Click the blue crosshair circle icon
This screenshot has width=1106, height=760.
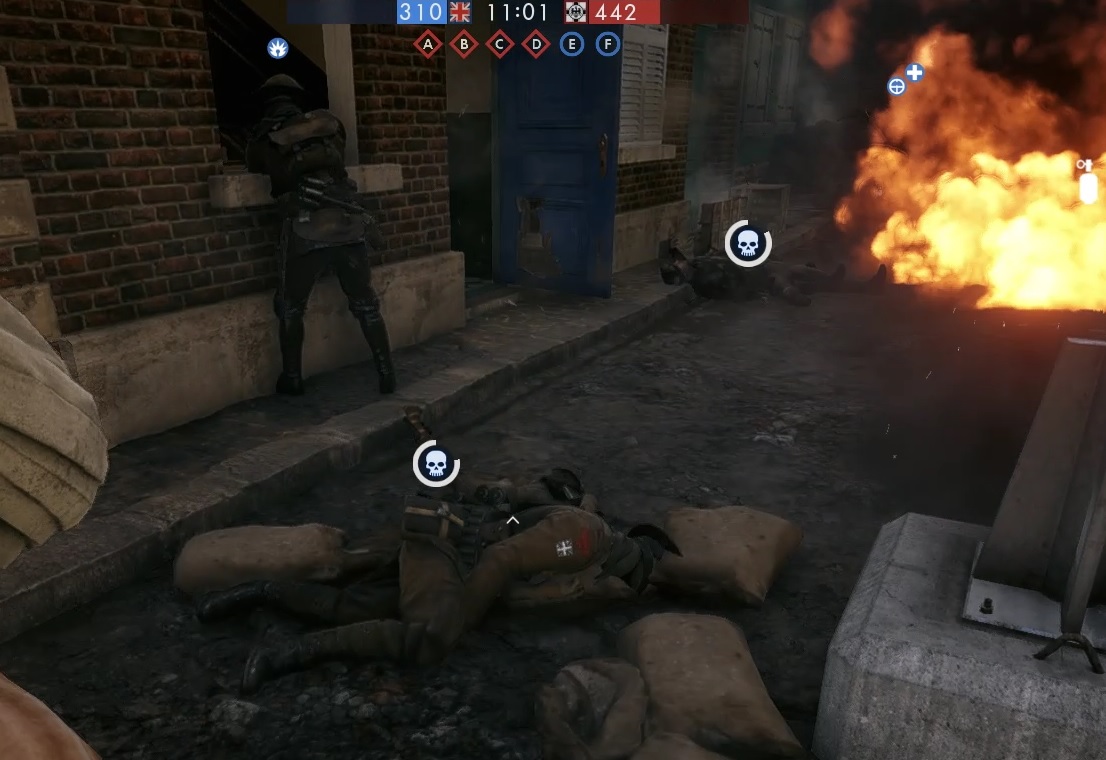click(x=897, y=86)
